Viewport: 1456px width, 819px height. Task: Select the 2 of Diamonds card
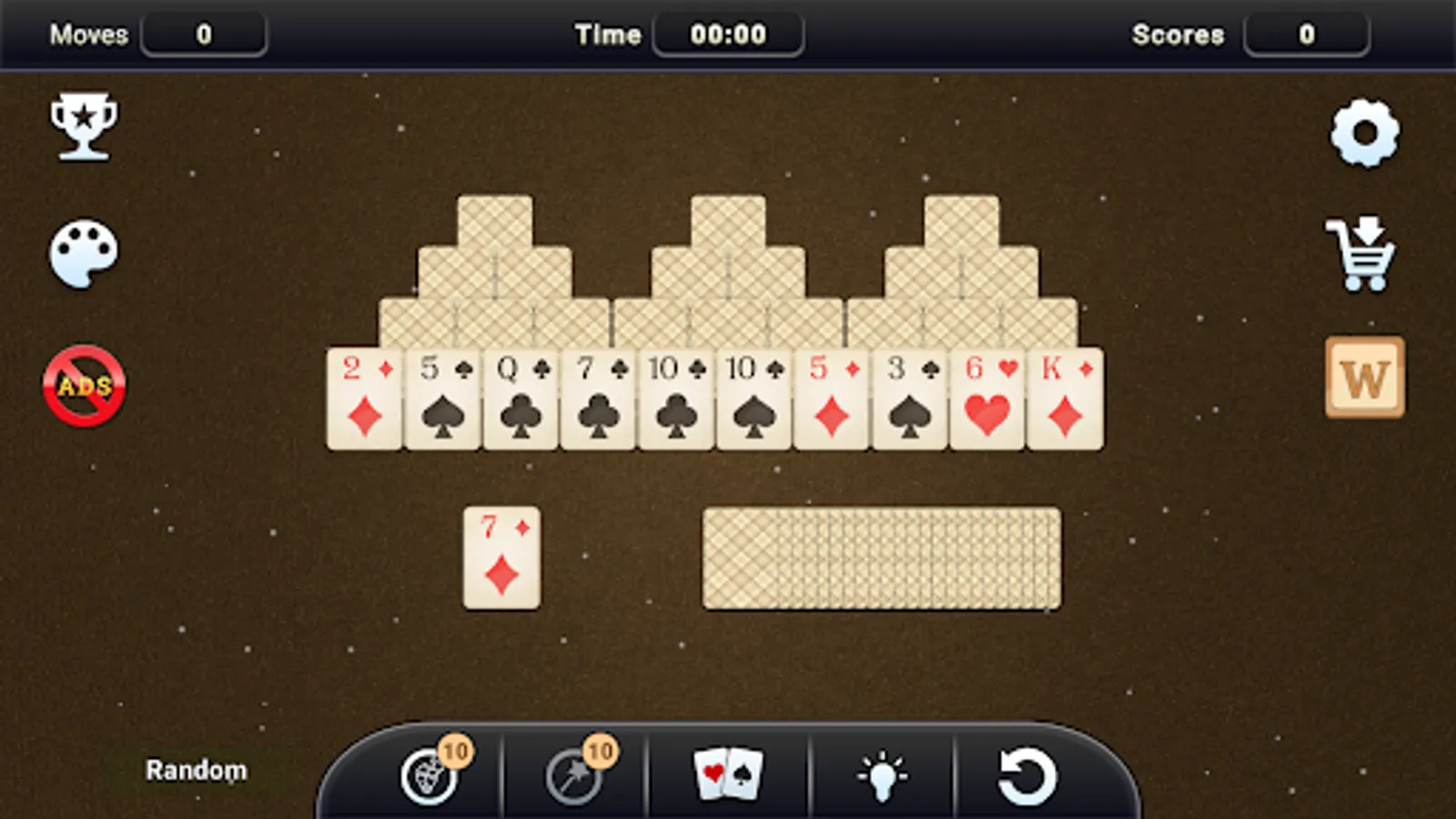(363, 396)
